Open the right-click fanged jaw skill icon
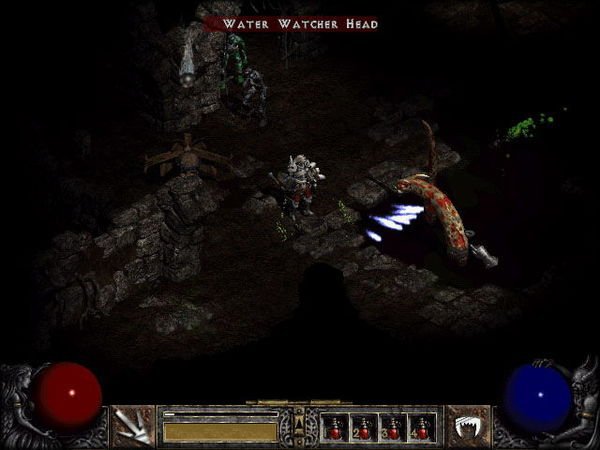The height and width of the screenshot is (450, 600). [x=464, y=426]
